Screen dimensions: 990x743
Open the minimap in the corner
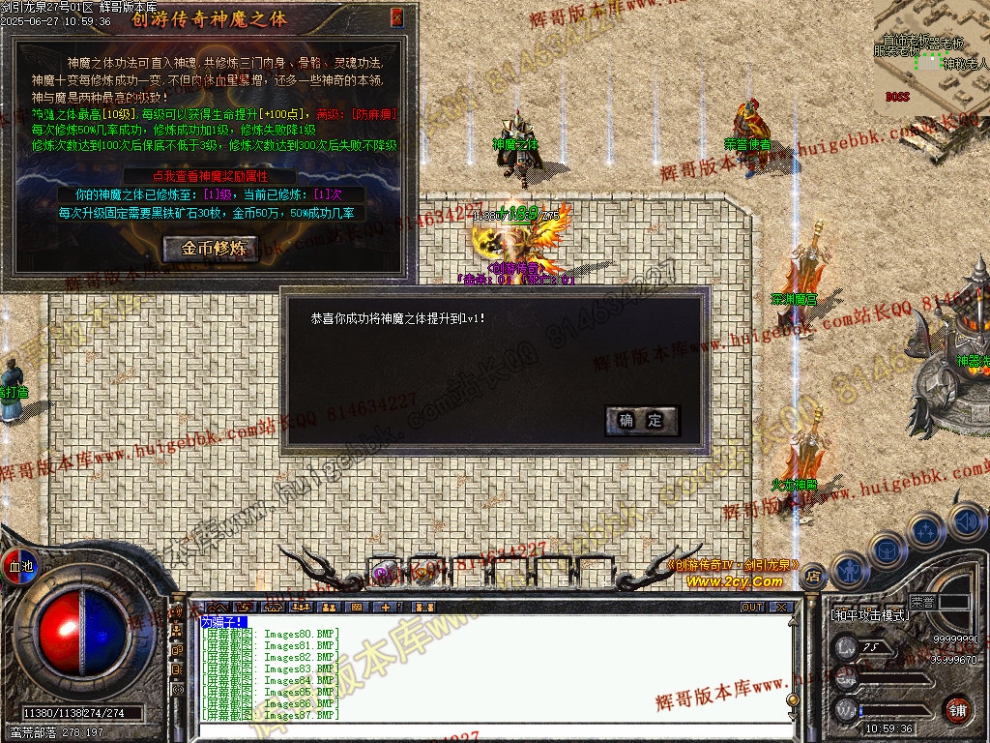coord(930,48)
